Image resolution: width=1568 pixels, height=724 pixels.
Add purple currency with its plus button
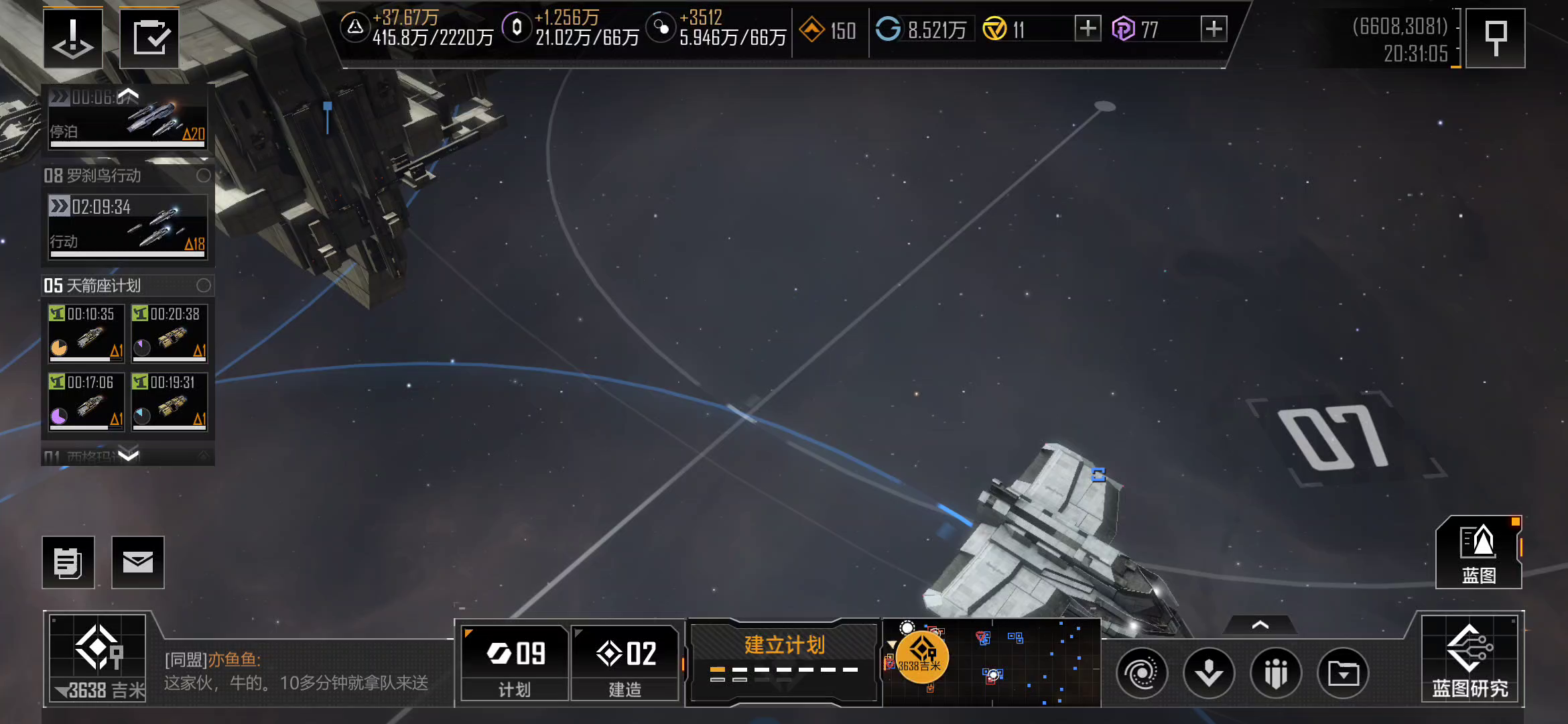click(1214, 29)
